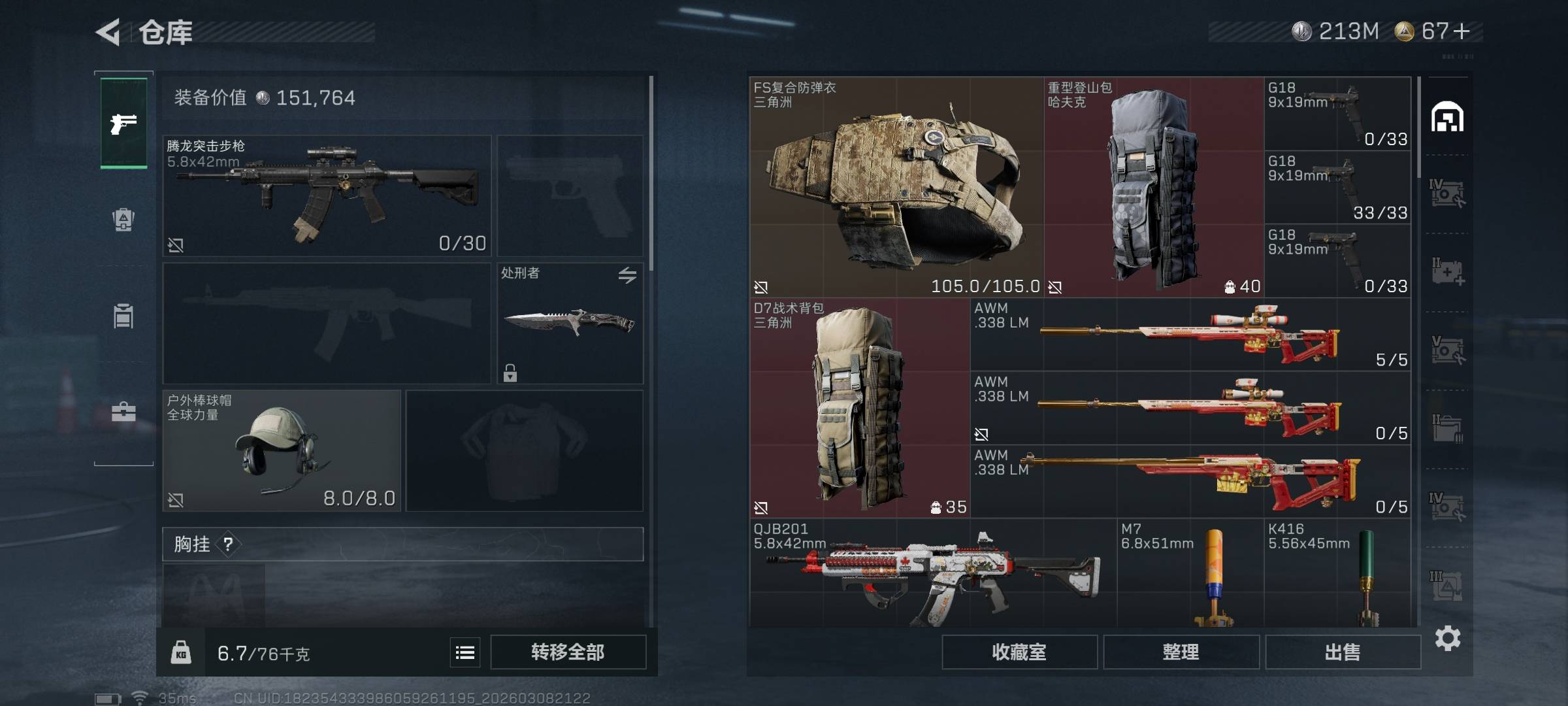Add currency with the plus icon
Viewport: 1568px width, 706px height.
(1462, 31)
